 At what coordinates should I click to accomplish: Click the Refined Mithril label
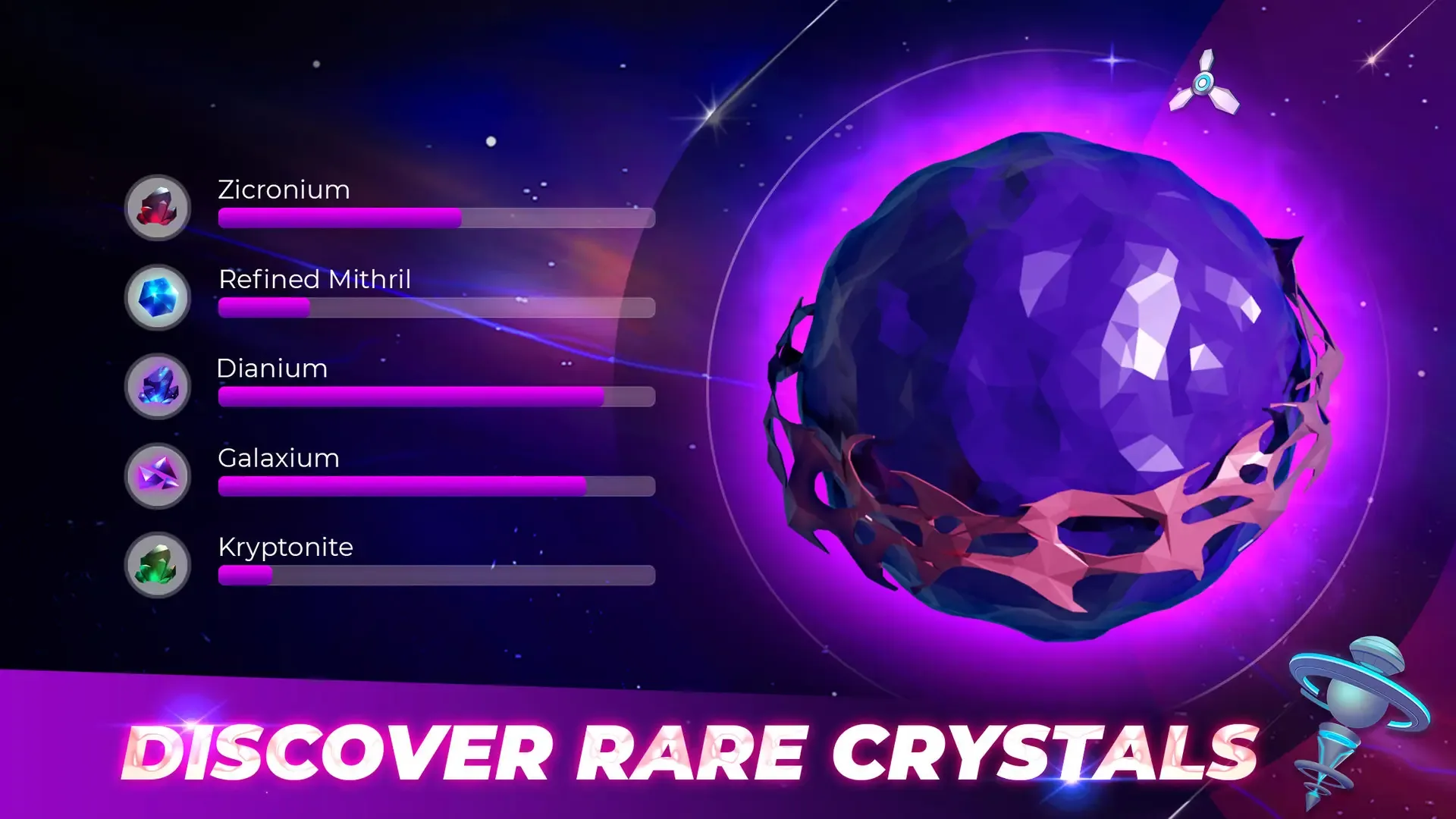[314, 279]
